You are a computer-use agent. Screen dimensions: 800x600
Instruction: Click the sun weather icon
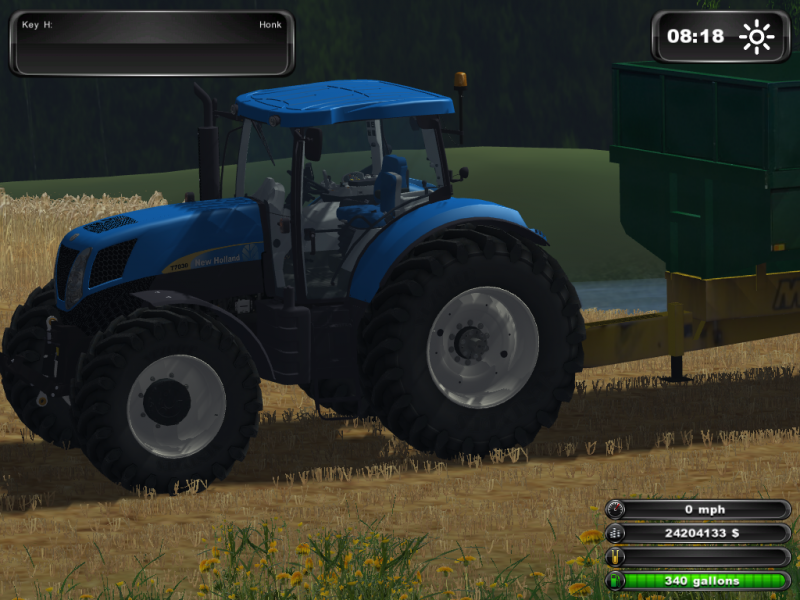point(757,37)
